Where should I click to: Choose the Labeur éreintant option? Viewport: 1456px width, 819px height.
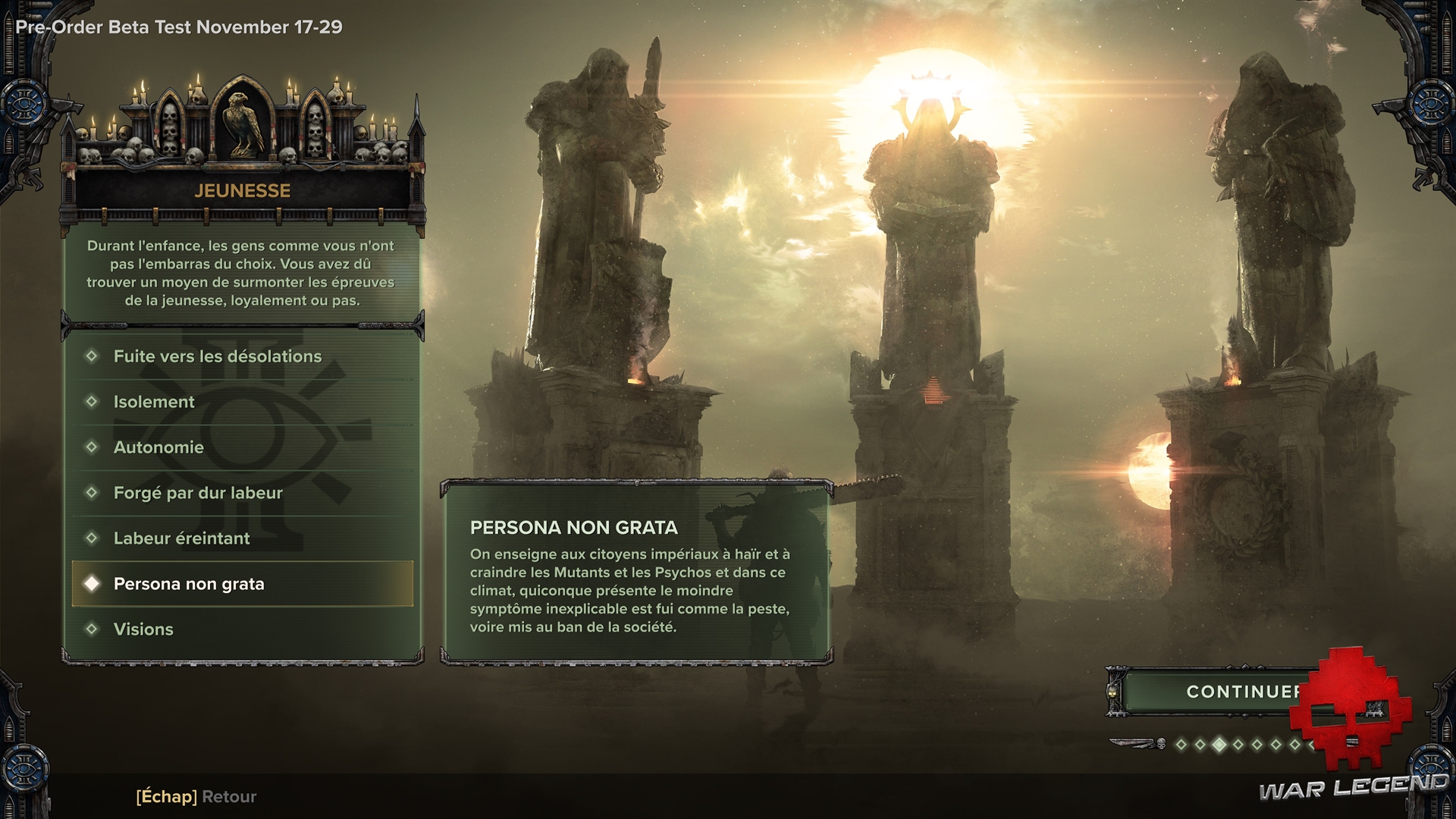point(181,538)
